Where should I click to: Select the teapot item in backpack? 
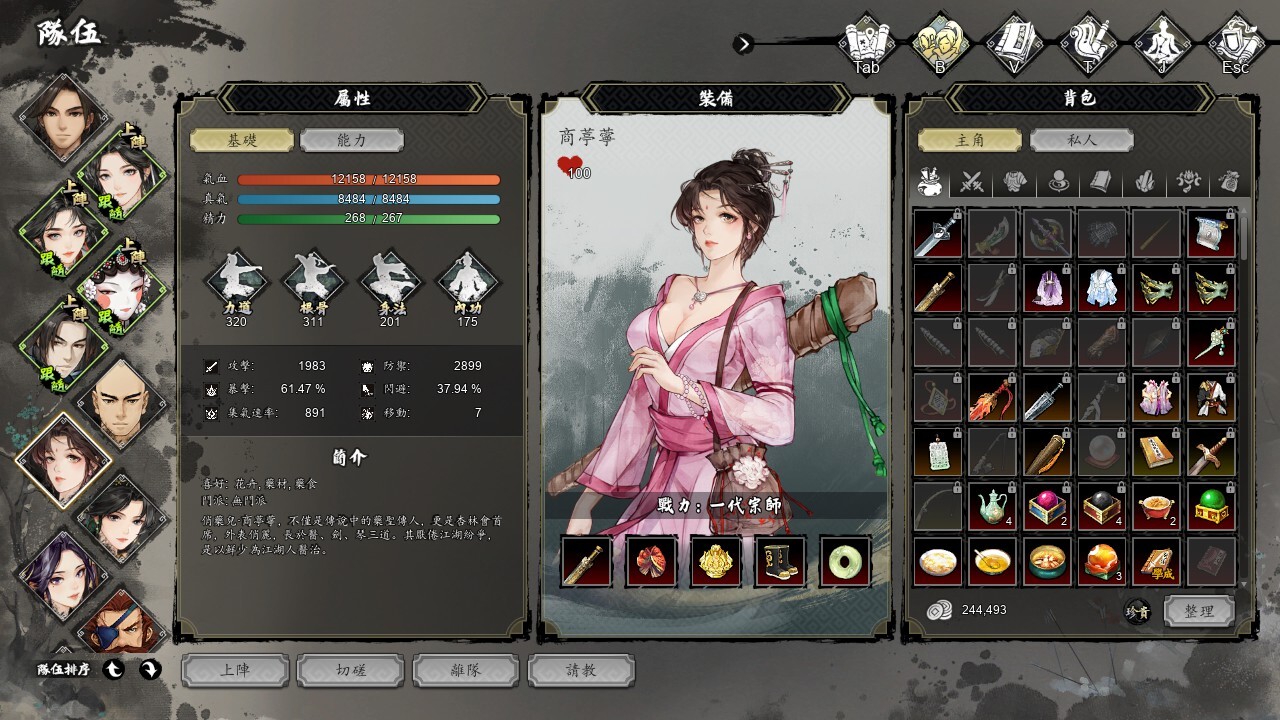[993, 507]
